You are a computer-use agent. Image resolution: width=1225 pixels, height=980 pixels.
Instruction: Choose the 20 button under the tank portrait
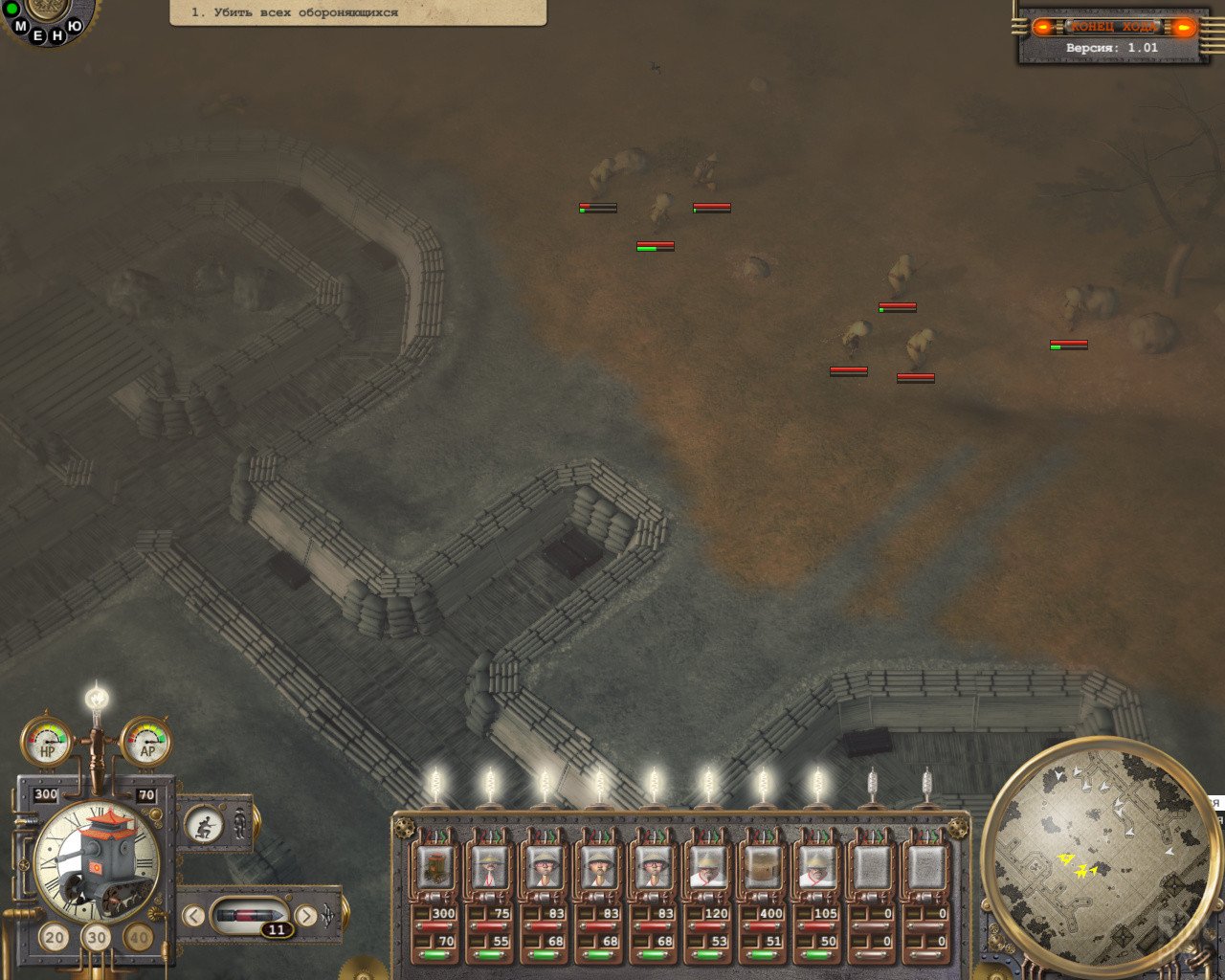coord(55,937)
